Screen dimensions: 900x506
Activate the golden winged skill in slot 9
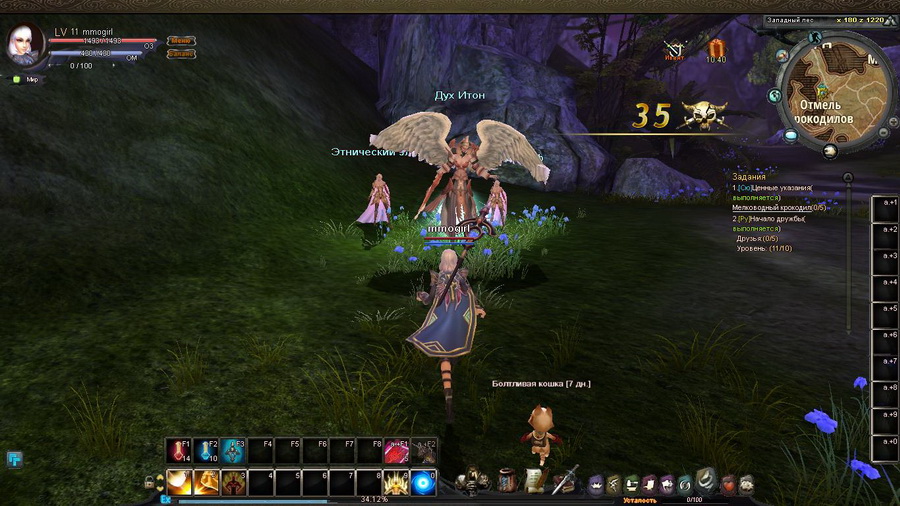(x=397, y=481)
